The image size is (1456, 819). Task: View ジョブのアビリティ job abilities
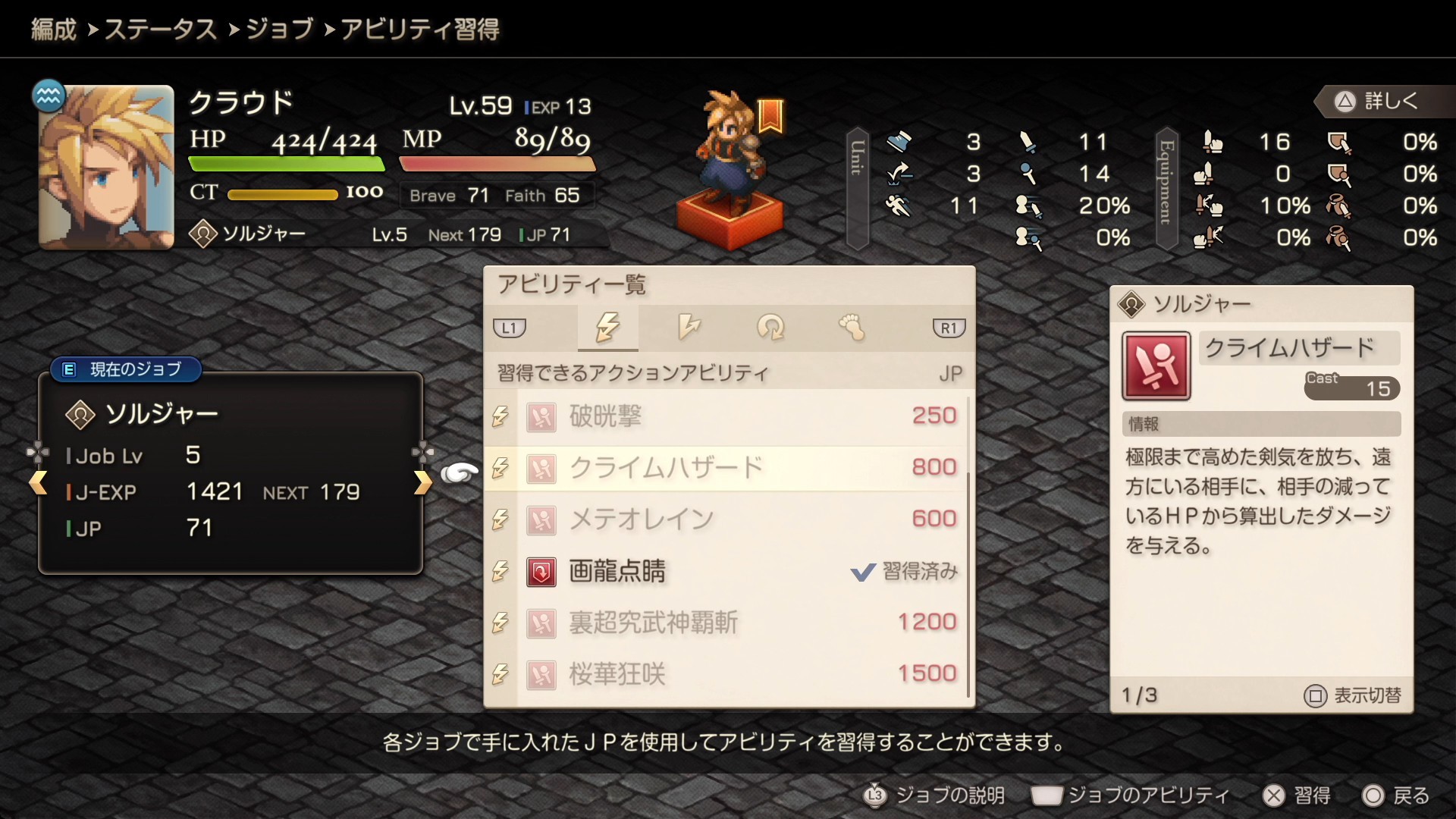pos(1131,795)
